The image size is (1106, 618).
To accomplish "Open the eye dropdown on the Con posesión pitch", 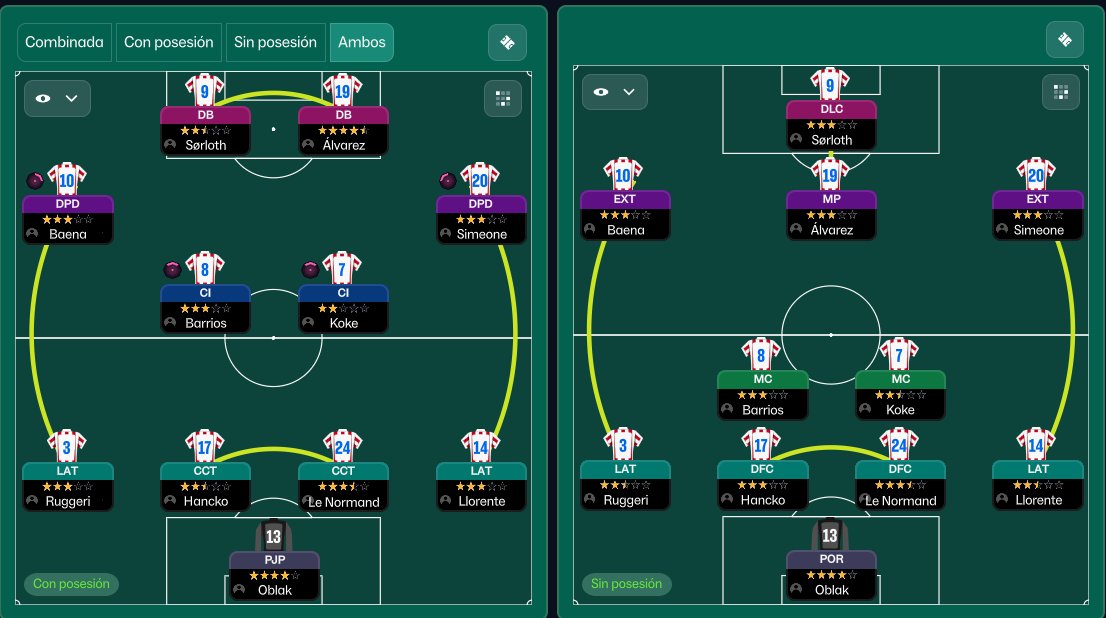I will [58, 98].
